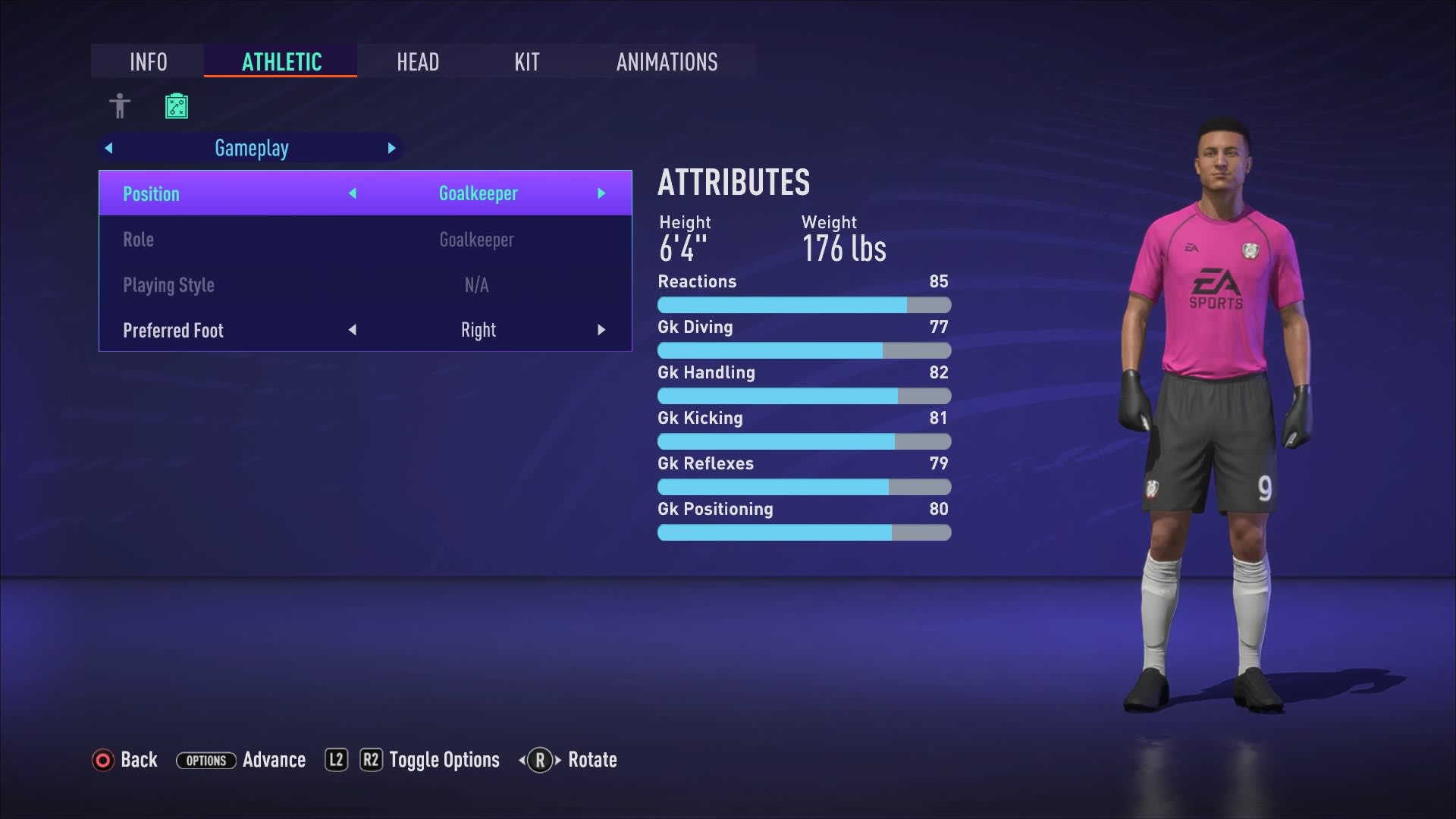The width and height of the screenshot is (1456, 819).
Task: Click right arrow beside Gameplay
Action: pyautogui.click(x=391, y=149)
